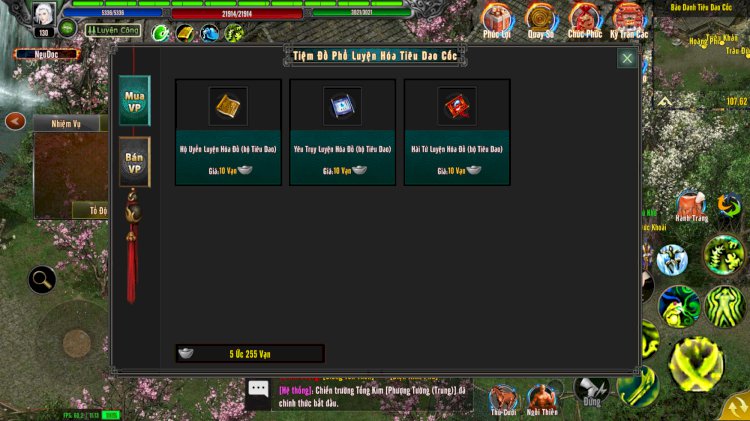This screenshot has height=421, width=750.
Task: Switch to the Mua VP tab
Action: tap(134, 100)
